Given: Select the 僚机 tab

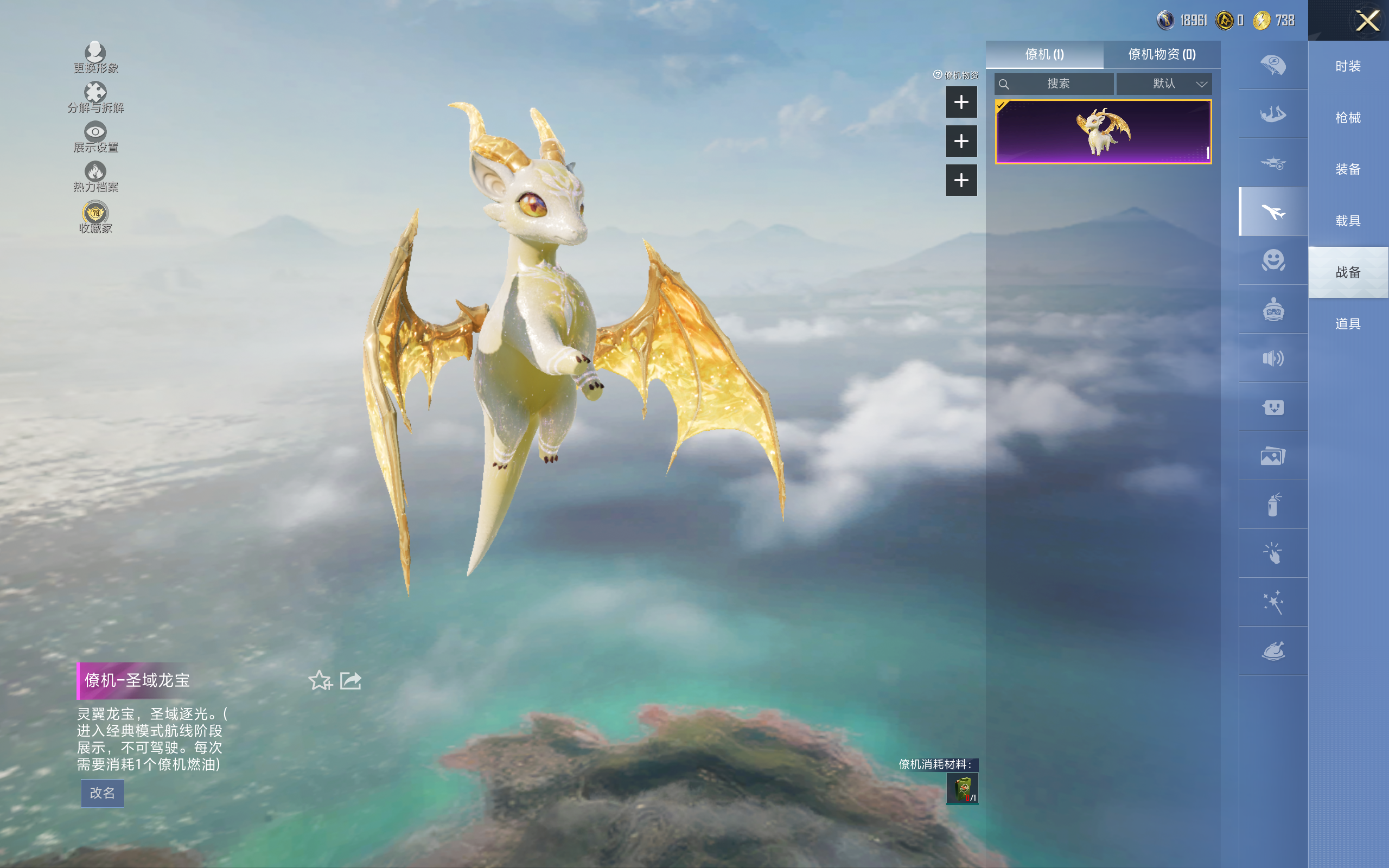Looking at the screenshot, I should point(1044,55).
